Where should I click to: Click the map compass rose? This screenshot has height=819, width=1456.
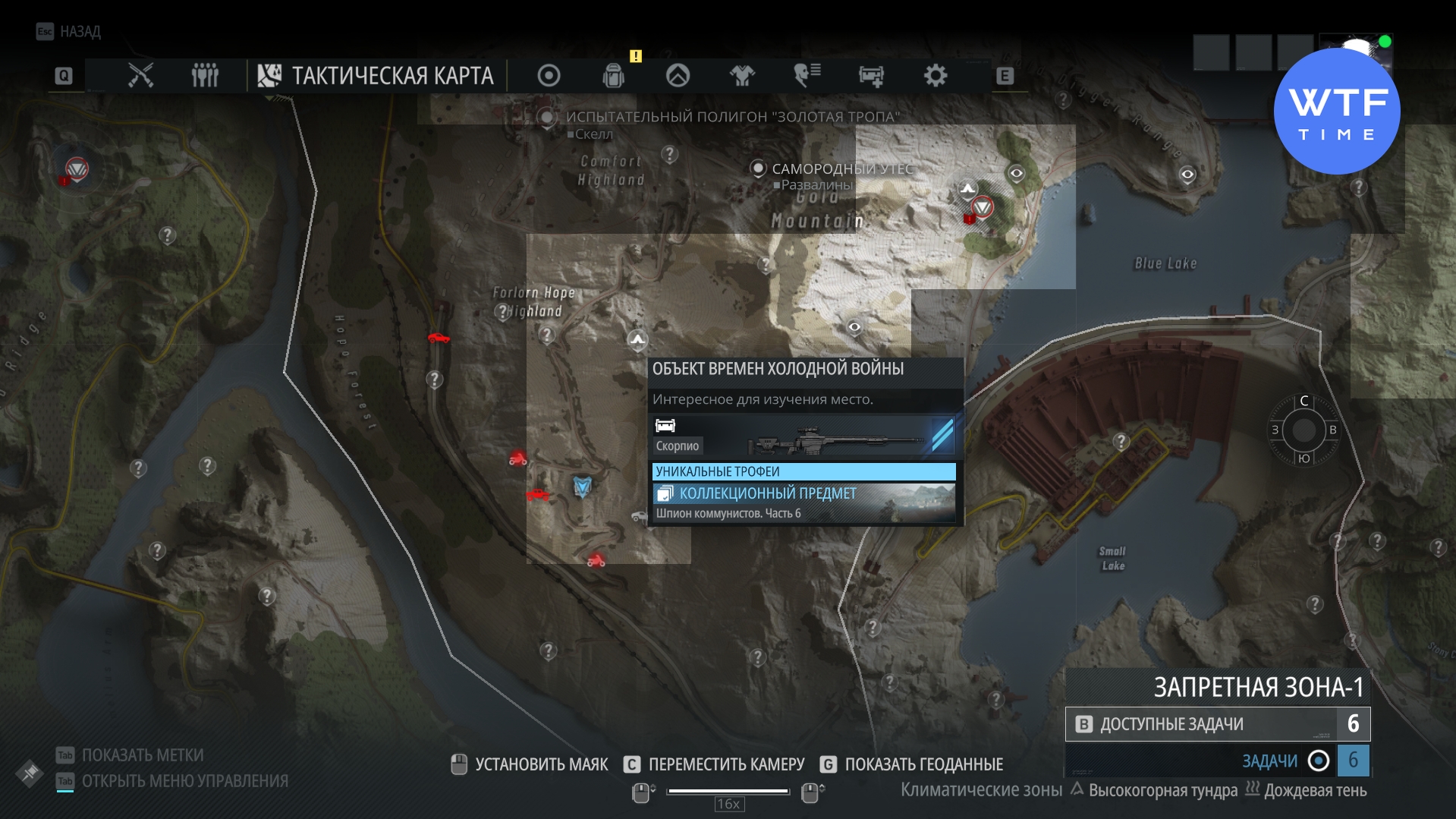(1303, 430)
